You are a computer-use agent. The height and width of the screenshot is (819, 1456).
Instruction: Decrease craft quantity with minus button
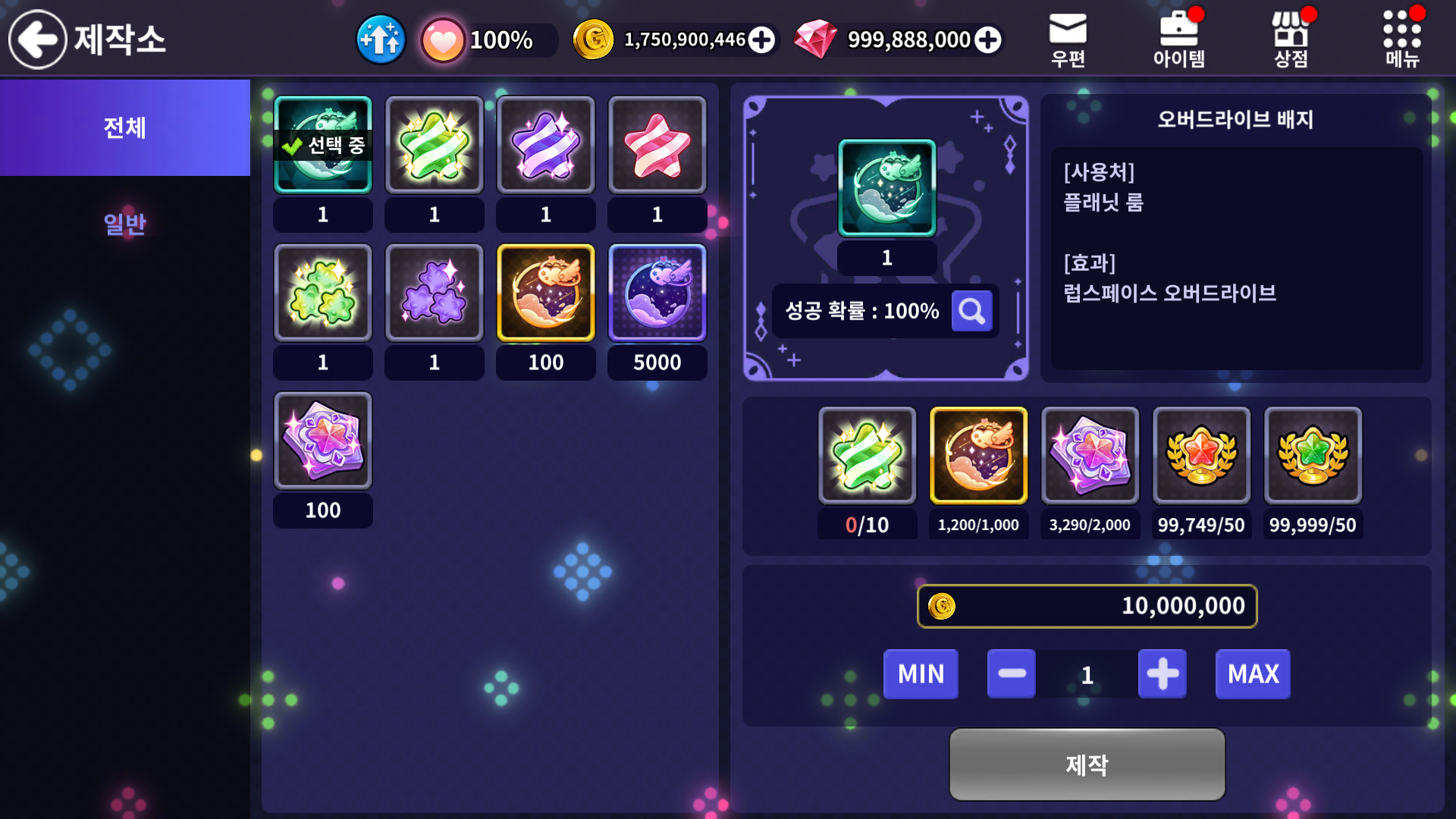pos(1012,674)
